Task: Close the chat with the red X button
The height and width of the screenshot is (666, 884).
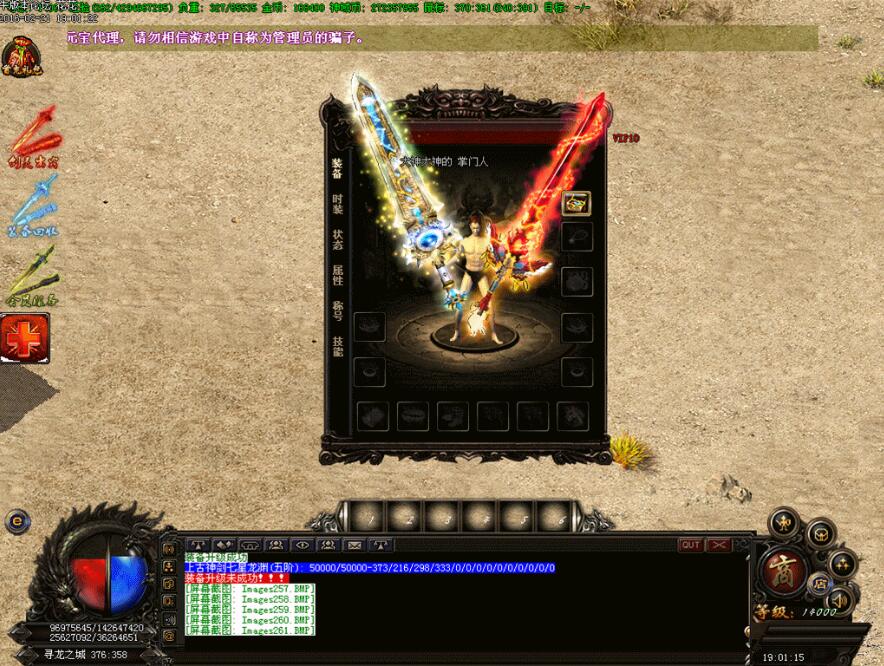Action: click(x=718, y=545)
